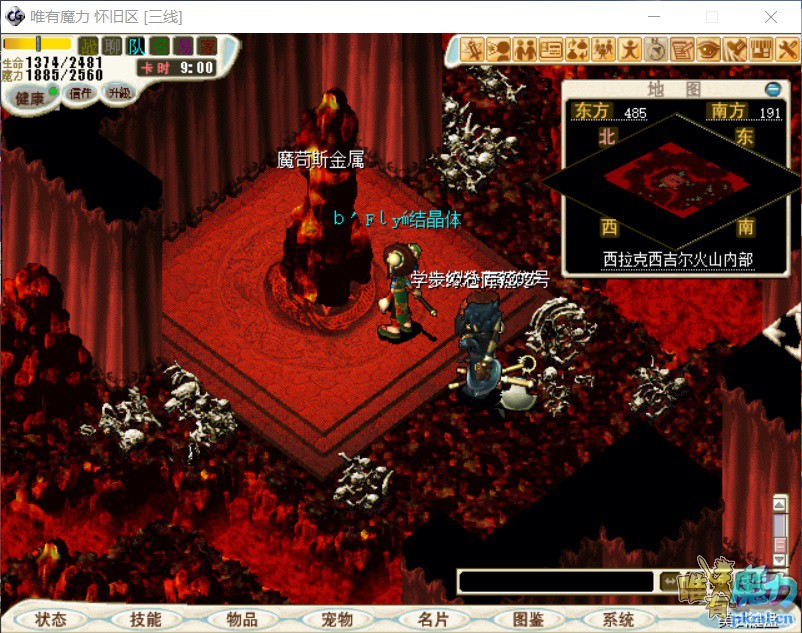Open the 名片 name card menu
802x633 pixels.
pos(433,619)
